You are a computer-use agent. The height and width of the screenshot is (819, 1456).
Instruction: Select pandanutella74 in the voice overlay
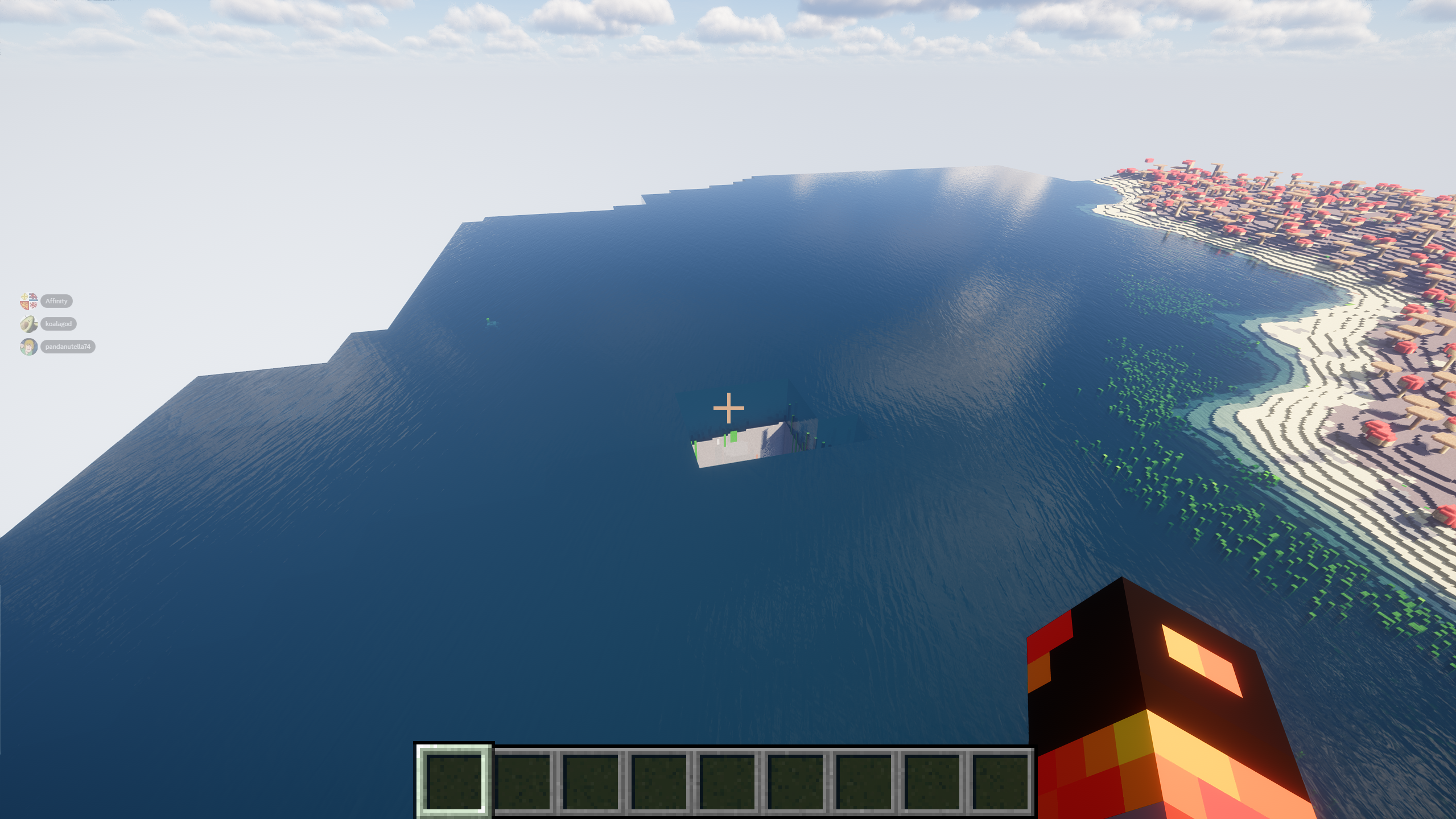tap(67, 347)
